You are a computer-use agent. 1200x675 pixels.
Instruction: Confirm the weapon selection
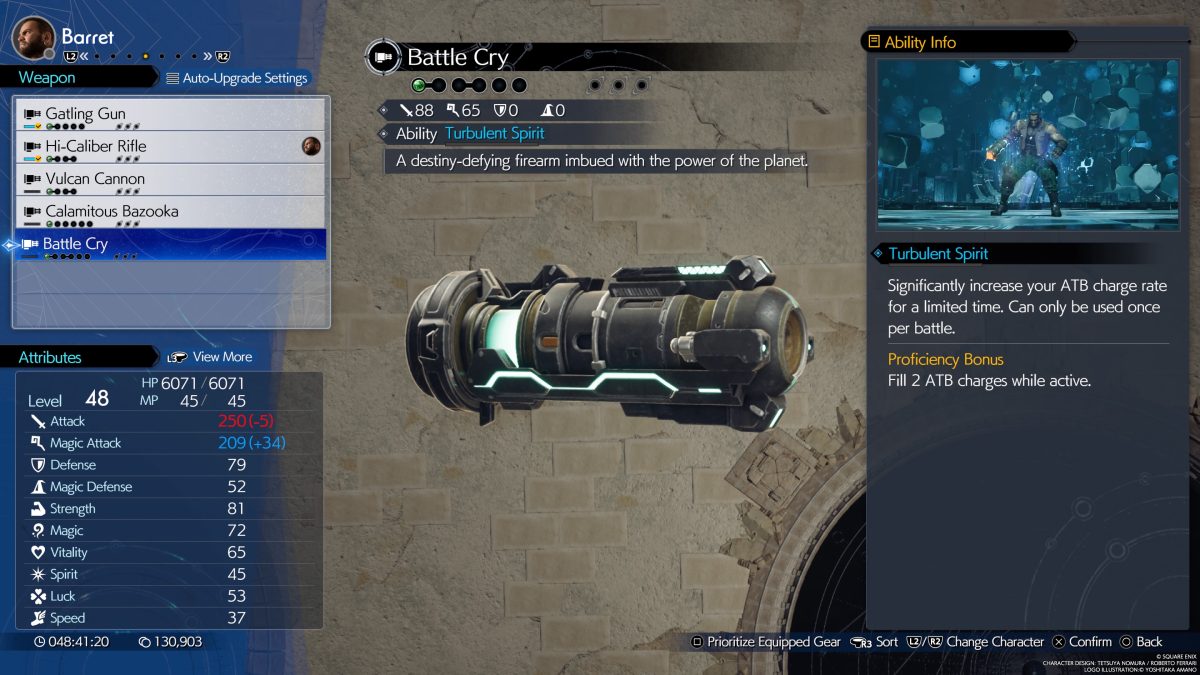(x=1081, y=642)
